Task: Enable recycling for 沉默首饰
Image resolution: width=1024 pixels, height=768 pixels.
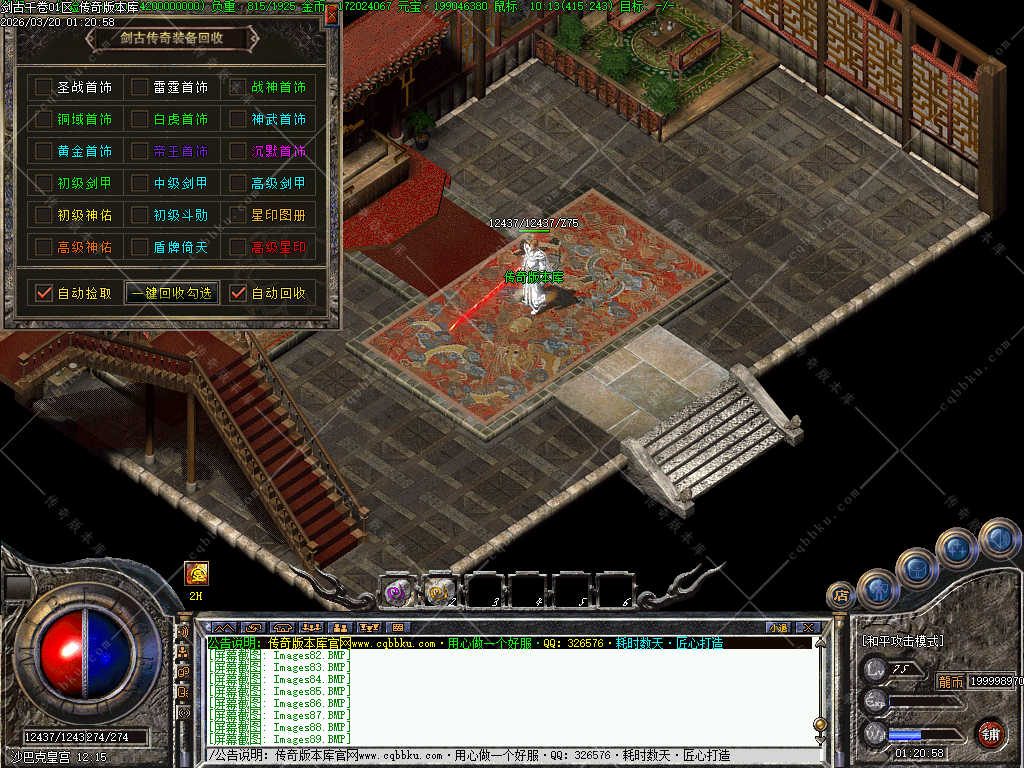Action: [237, 152]
